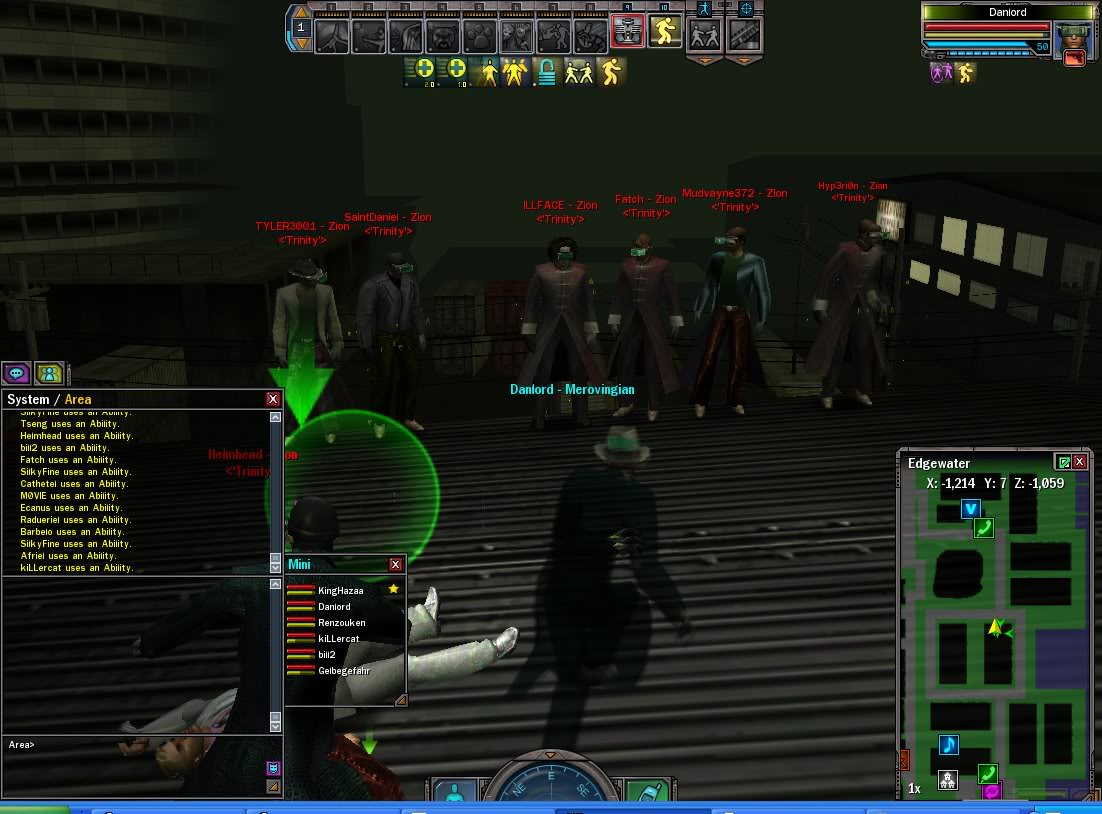Select KingHazaa in the team list

340,590
